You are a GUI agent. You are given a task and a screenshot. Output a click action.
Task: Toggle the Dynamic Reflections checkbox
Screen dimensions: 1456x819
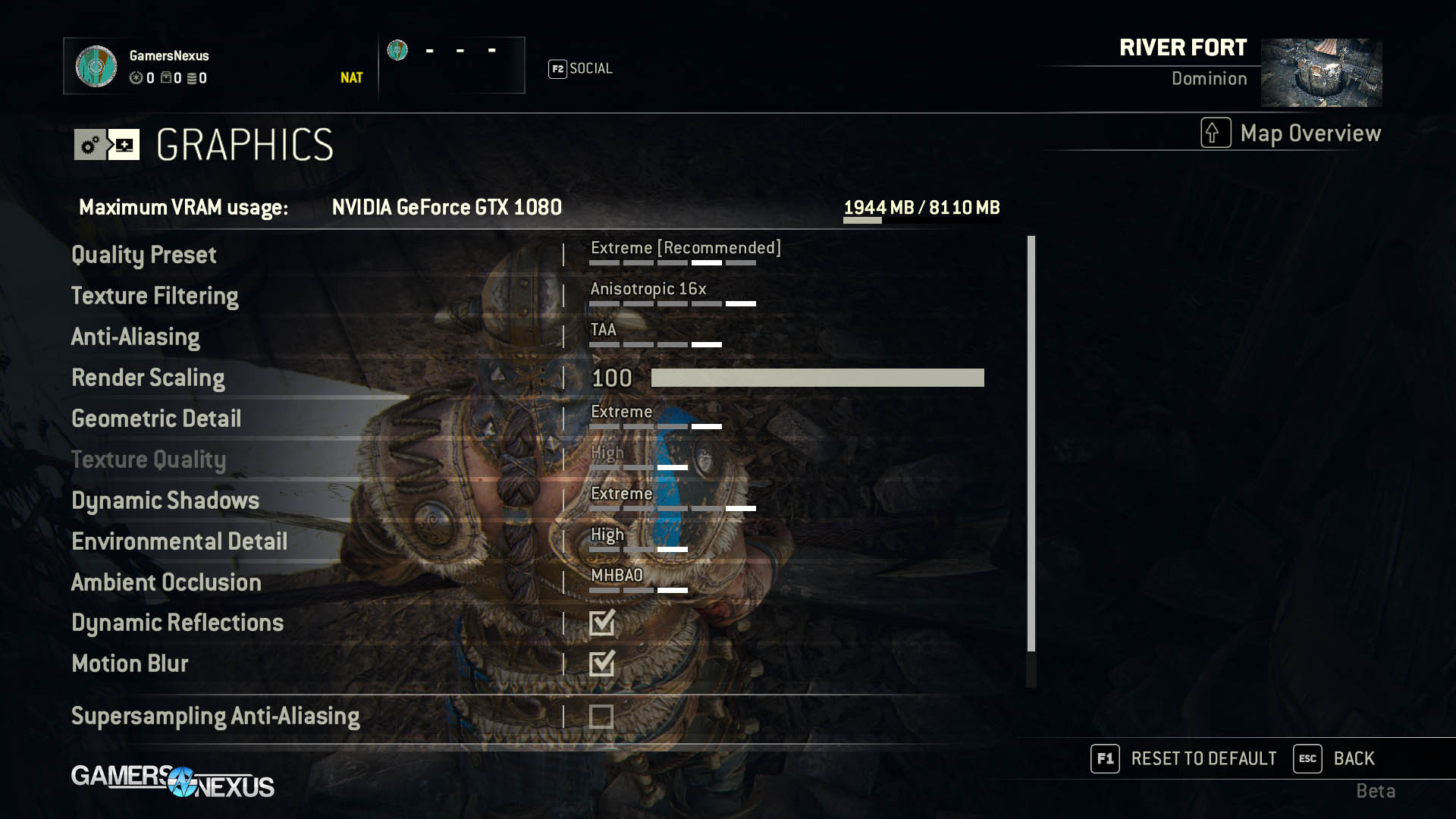tap(601, 623)
